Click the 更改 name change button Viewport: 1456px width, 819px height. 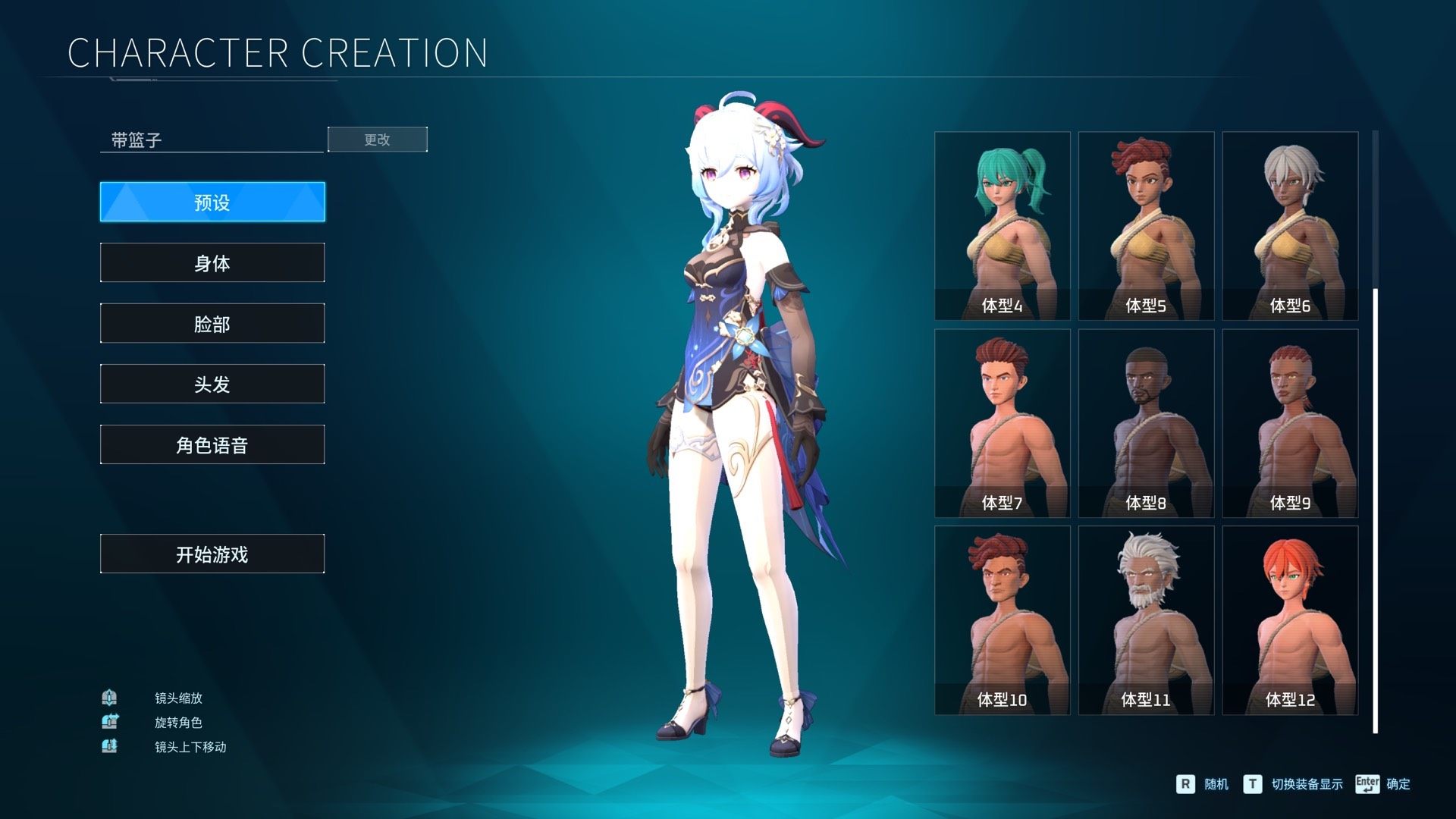377,140
